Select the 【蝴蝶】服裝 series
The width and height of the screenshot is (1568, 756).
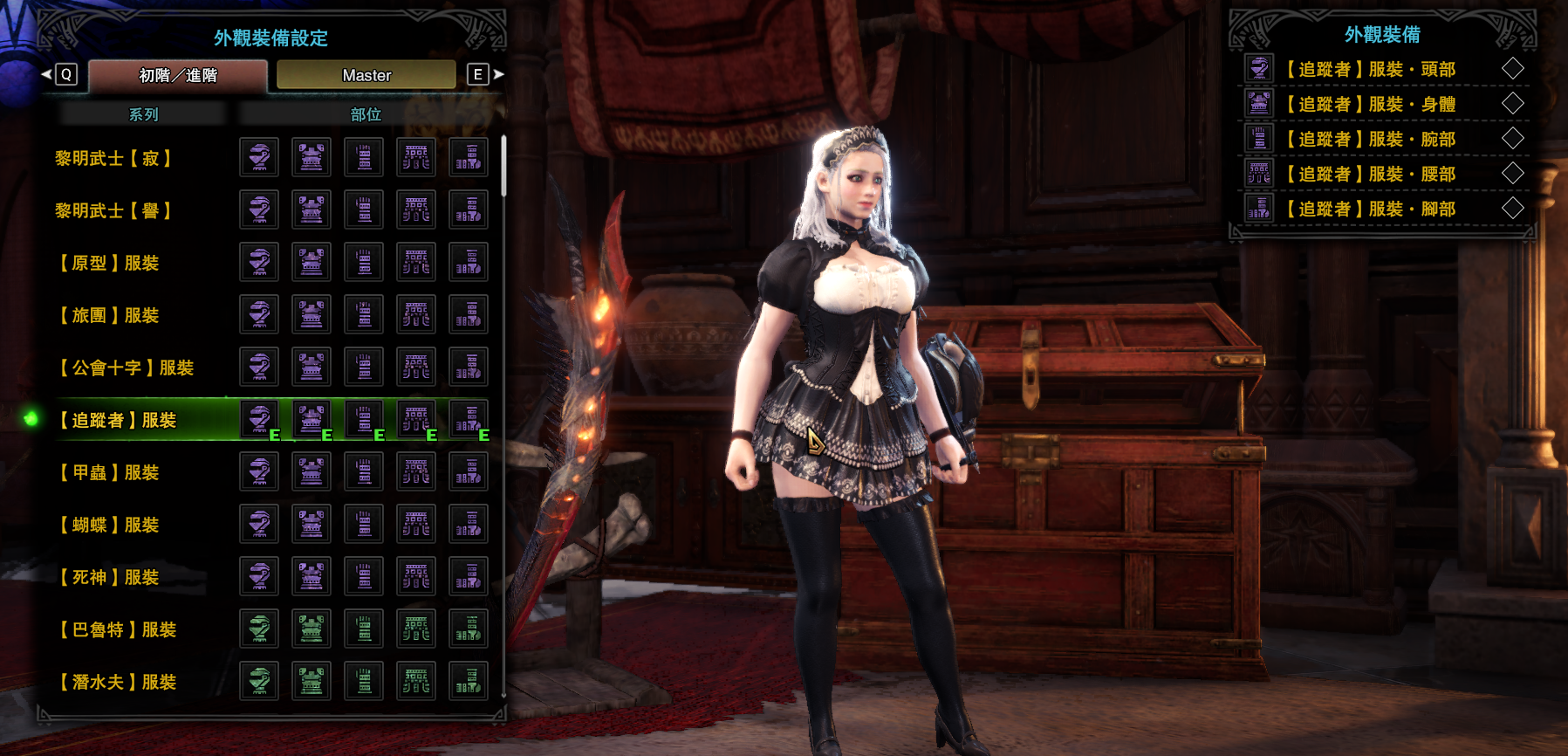coord(109,526)
